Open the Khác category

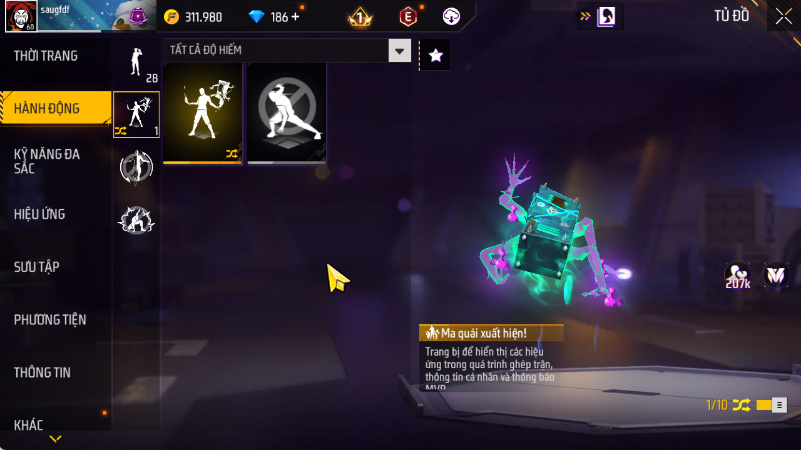tap(29, 425)
